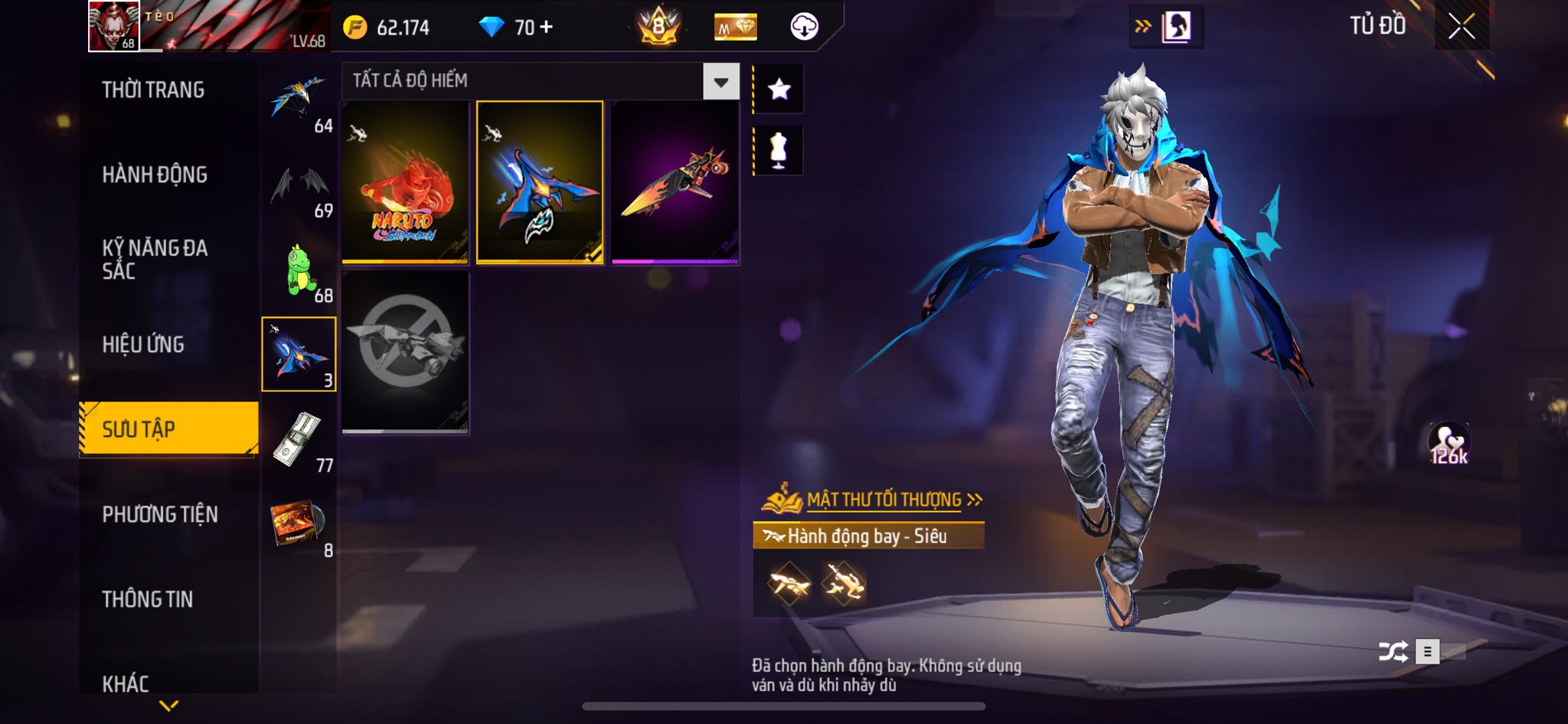Show favorites with the star button
This screenshot has height=724, width=1568.
click(x=779, y=90)
